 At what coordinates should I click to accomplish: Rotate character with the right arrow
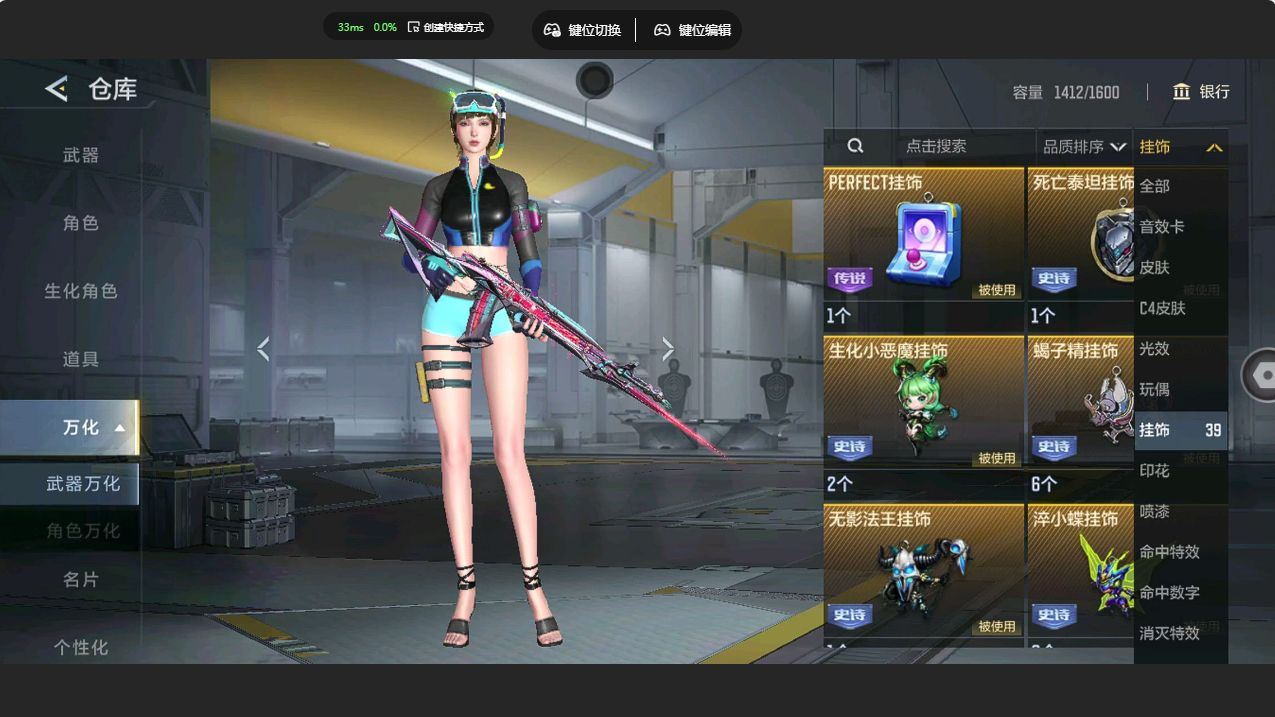tap(667, 349)
